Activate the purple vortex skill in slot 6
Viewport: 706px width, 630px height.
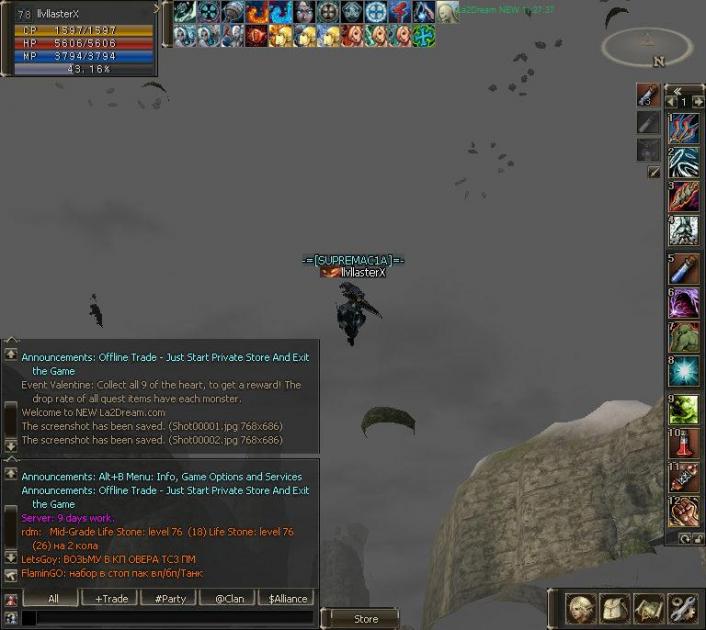683,303
